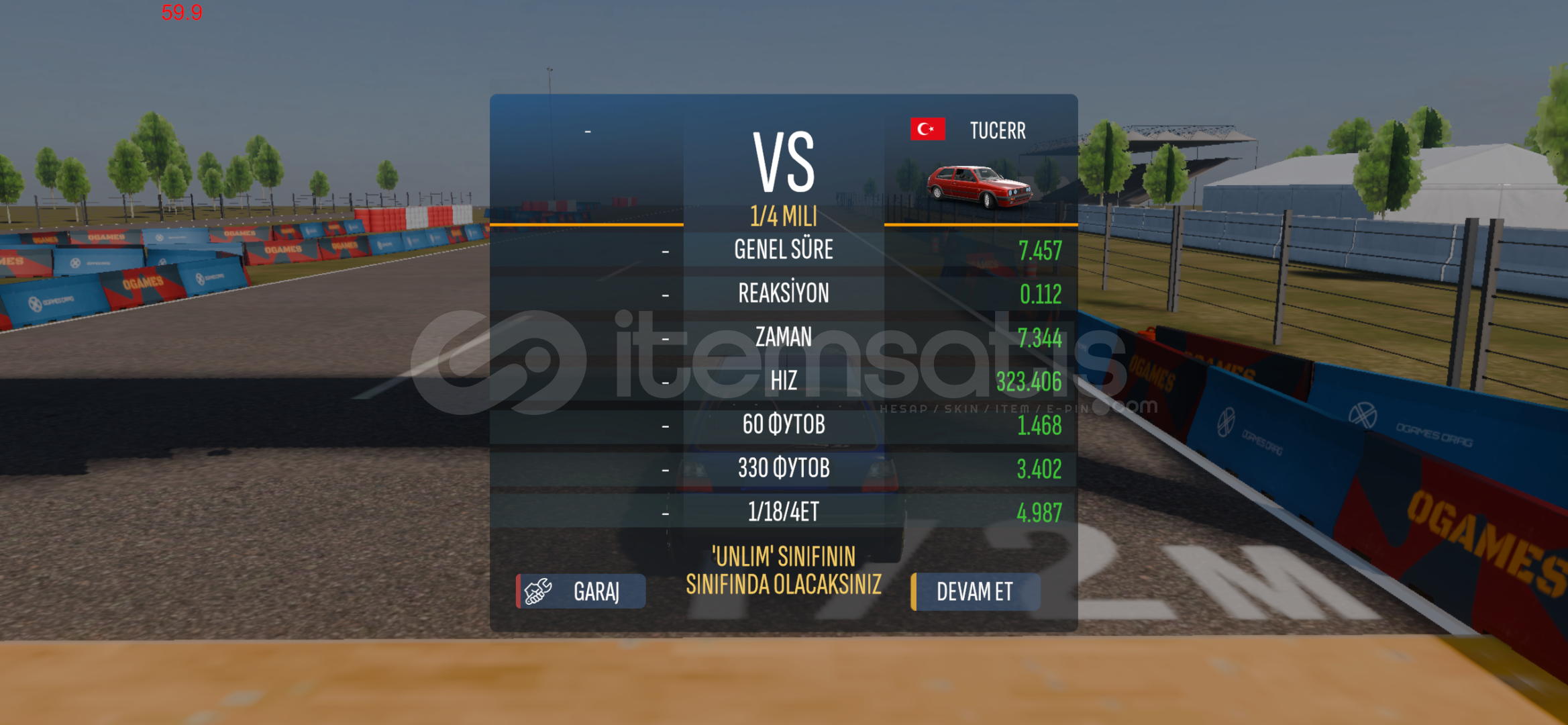Toggle the dash marker beside GENEL SÜRE
This screenshot has height=725, width=1568.
point(665,251)
